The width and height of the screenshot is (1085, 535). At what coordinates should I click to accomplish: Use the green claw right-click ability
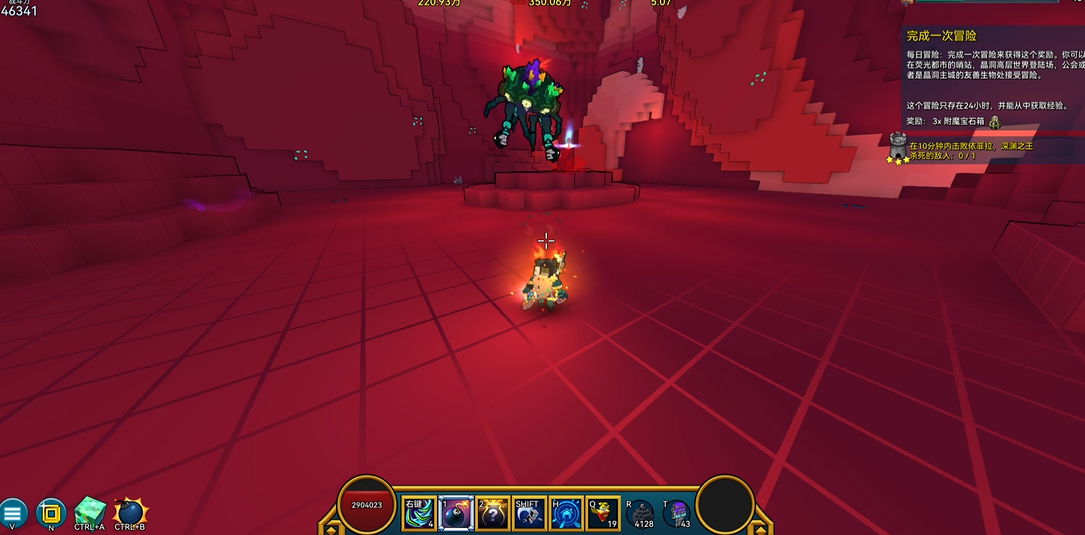418,513
